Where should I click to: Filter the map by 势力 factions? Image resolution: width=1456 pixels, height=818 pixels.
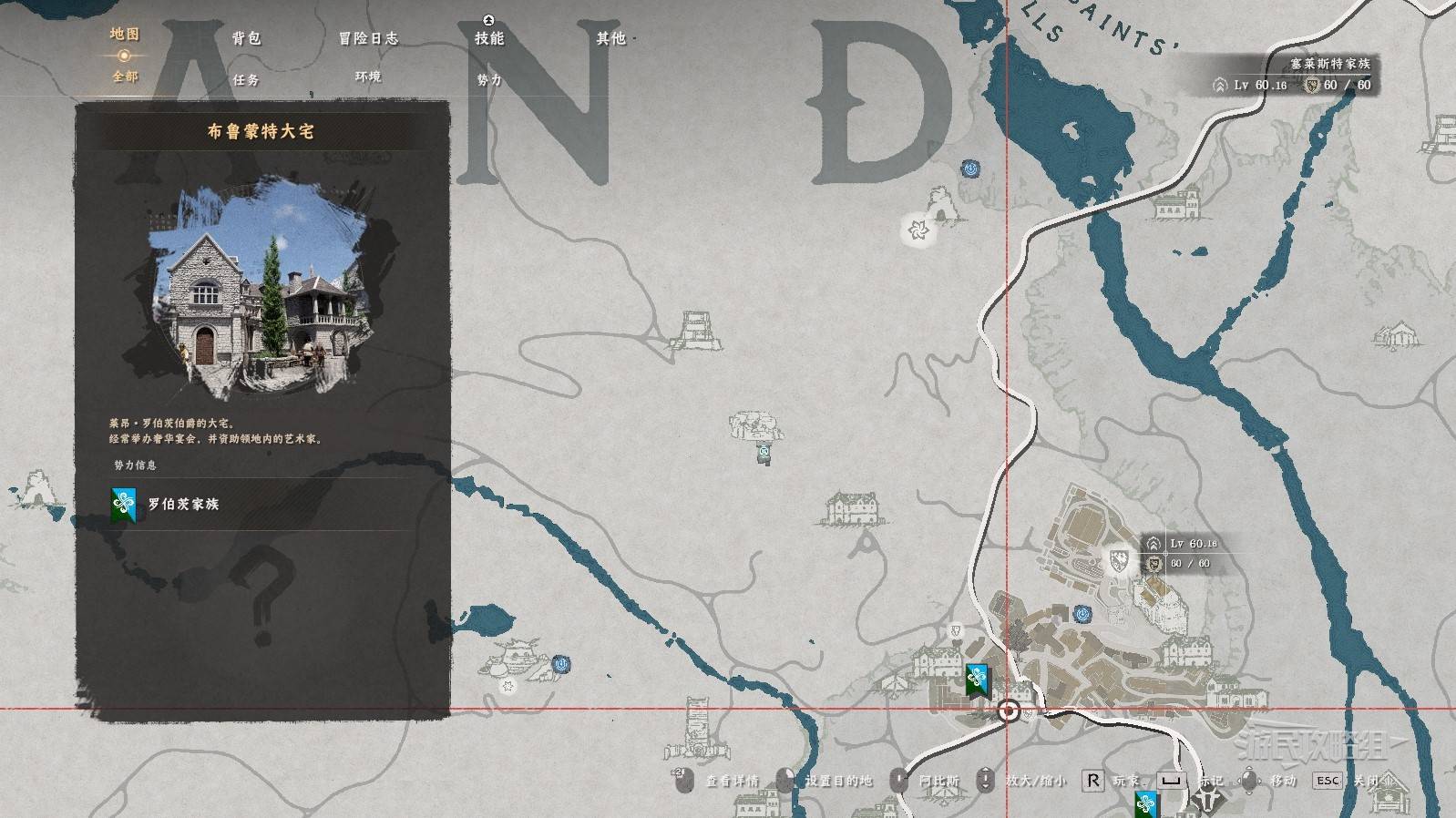click(x=489, y=80)
